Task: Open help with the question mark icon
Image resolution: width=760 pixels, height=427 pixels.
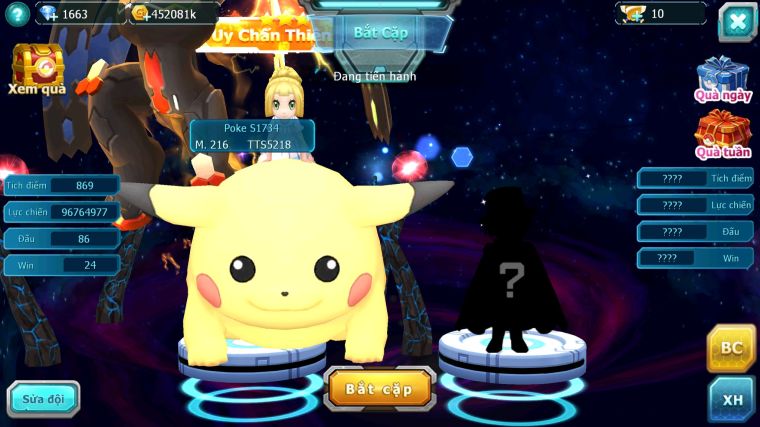Action: click(x=15, y=14)
